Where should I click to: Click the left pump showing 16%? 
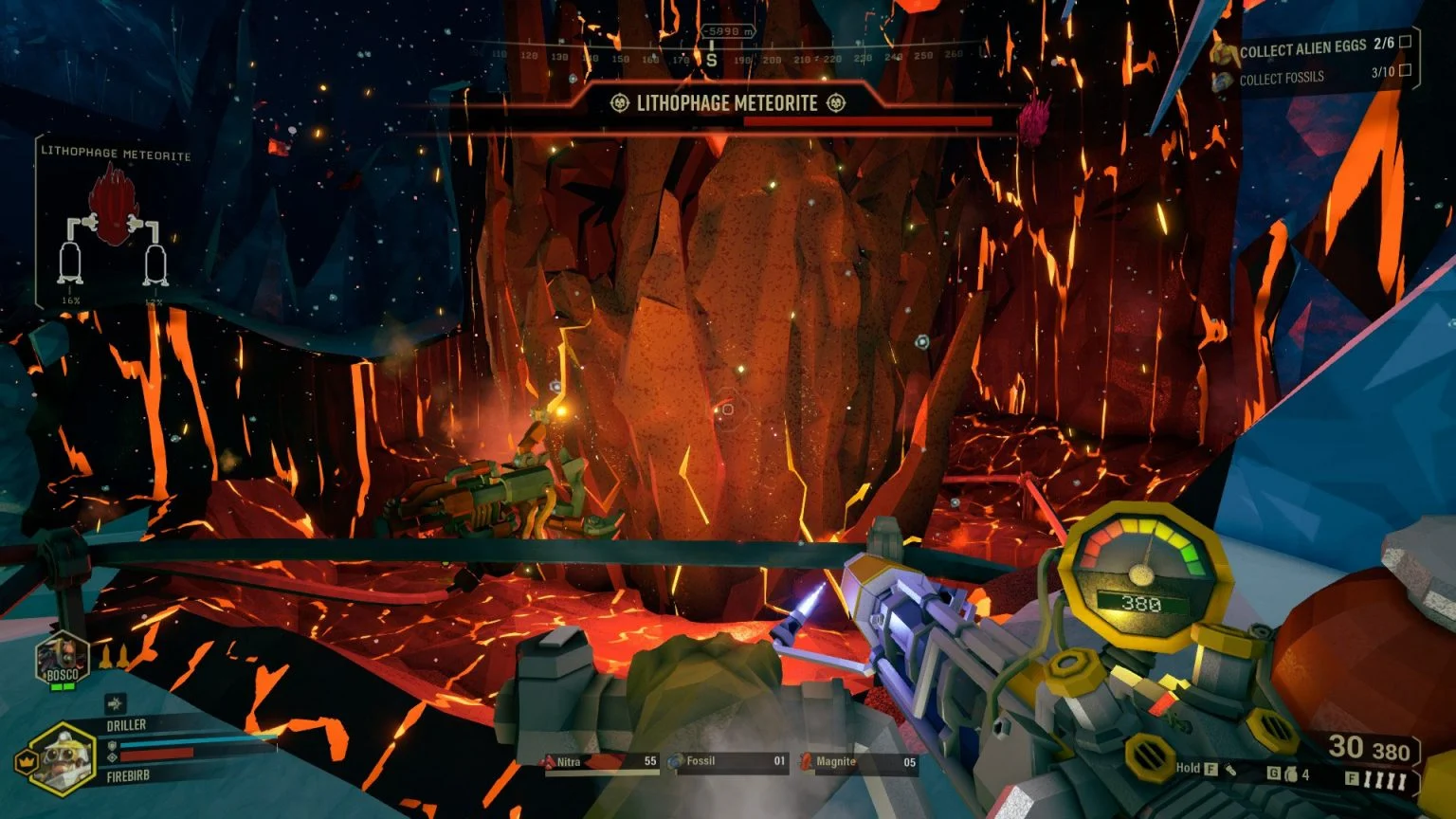(x=68, y=265)
